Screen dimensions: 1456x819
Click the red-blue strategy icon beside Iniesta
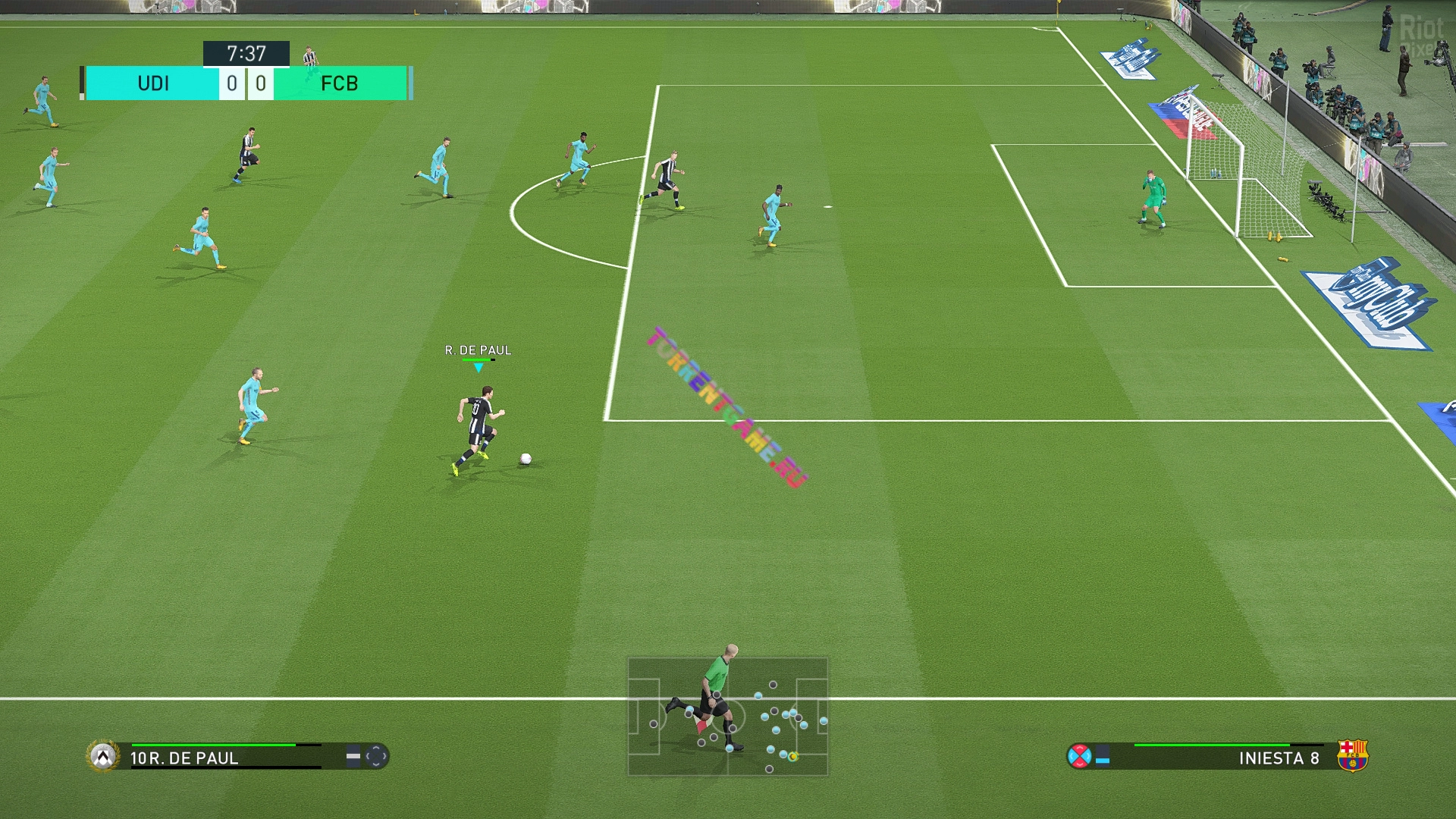click(x=1078, y=756)
